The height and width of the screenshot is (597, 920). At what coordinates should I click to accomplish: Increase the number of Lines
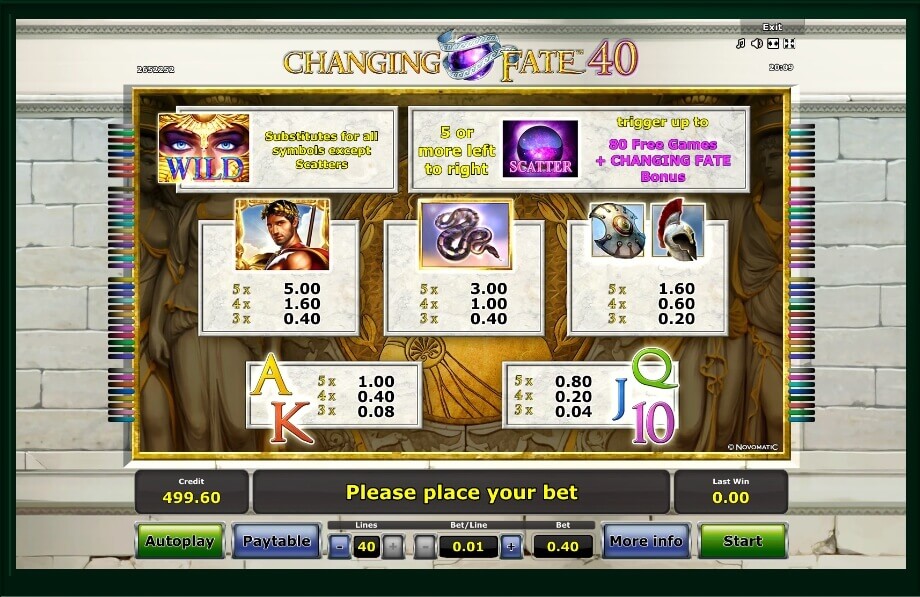[x=393, y=546]
